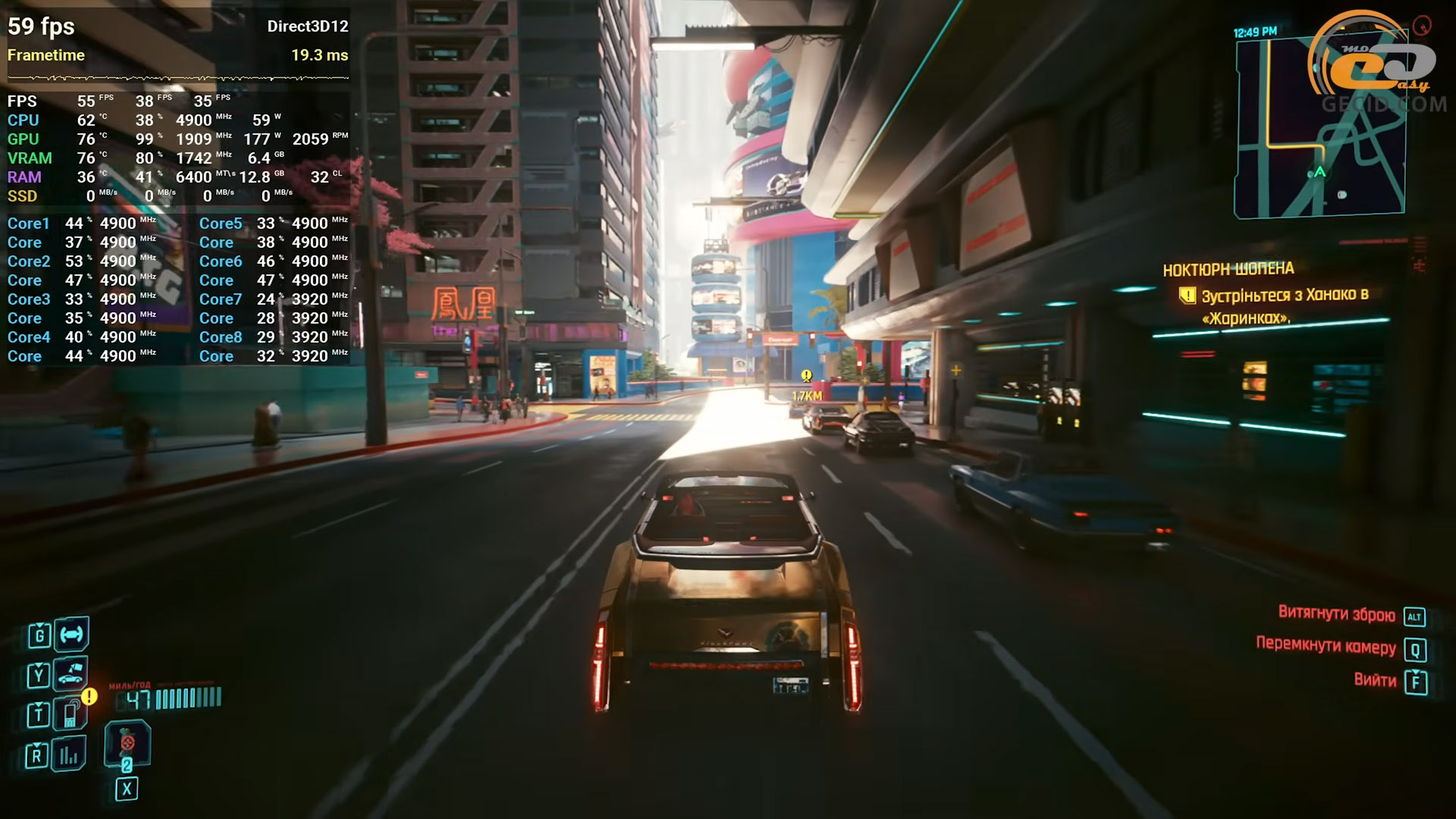1456x819 pixels.
Task: Activate the car camera icon
Action: point(71,673)
